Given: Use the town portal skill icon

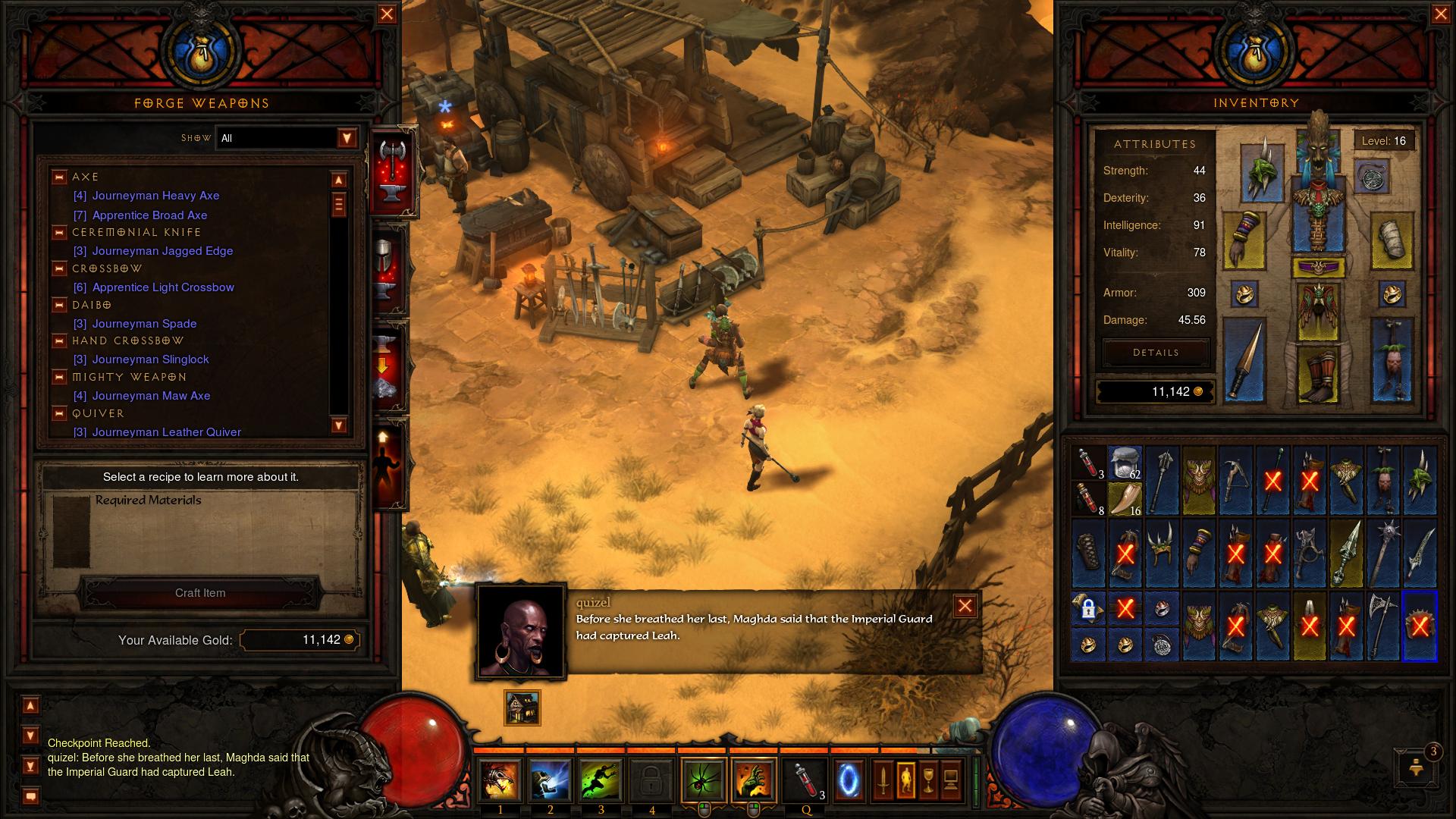Looking at the screenshot, I should click(x=849, y=780).
